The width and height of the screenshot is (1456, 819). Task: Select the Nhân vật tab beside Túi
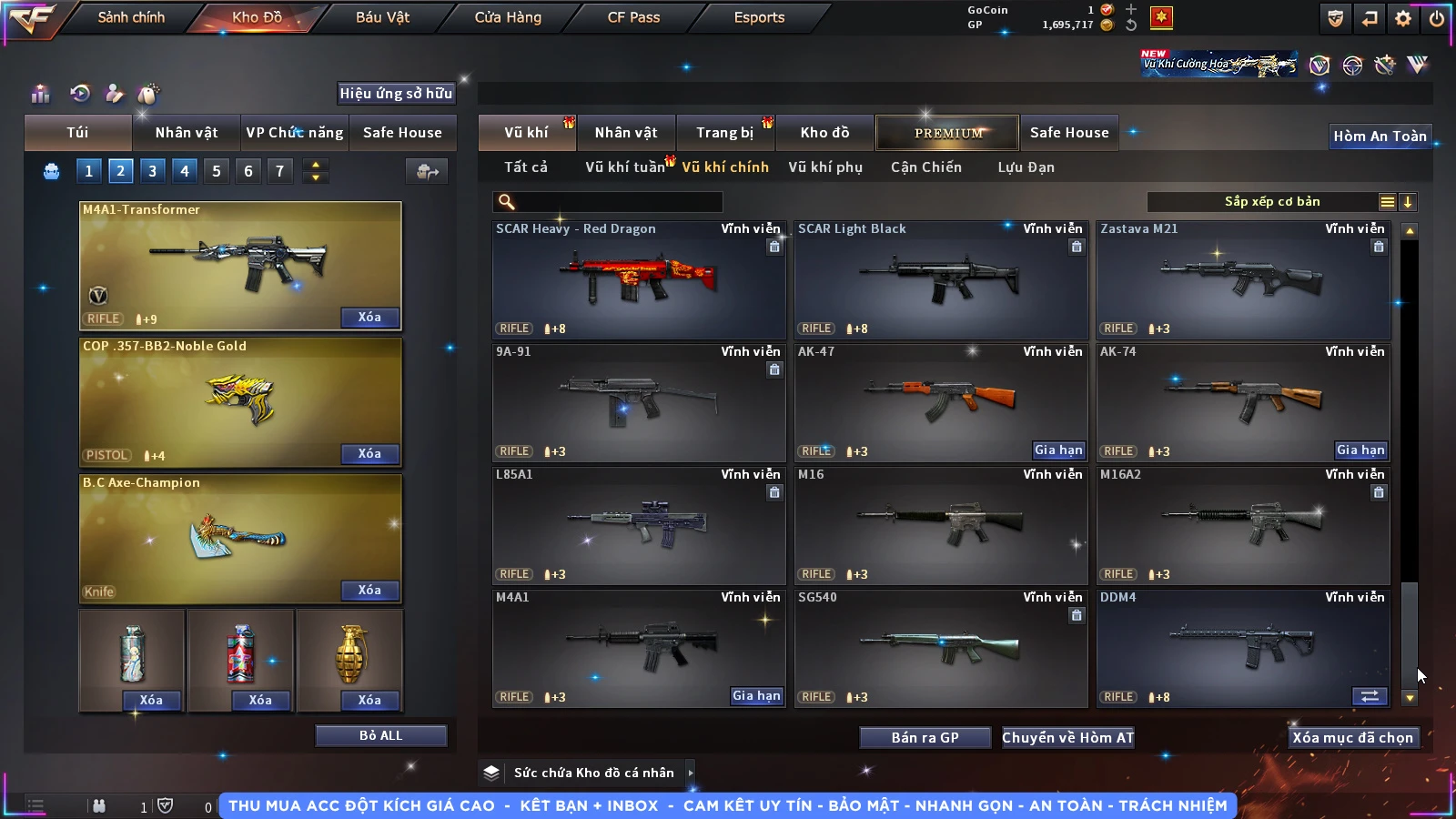point(186,133)
